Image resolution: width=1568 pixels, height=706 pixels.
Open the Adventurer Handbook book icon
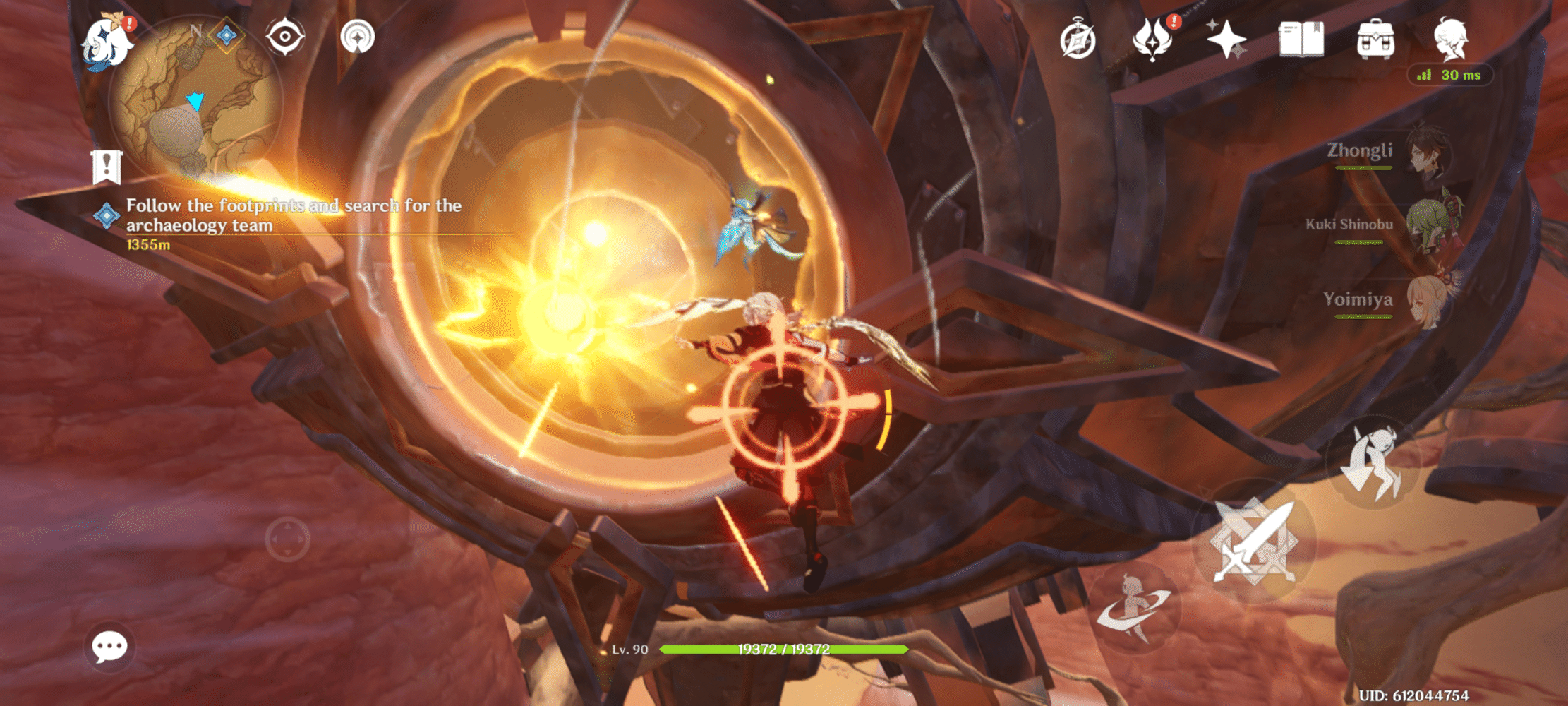(1301, 39)
